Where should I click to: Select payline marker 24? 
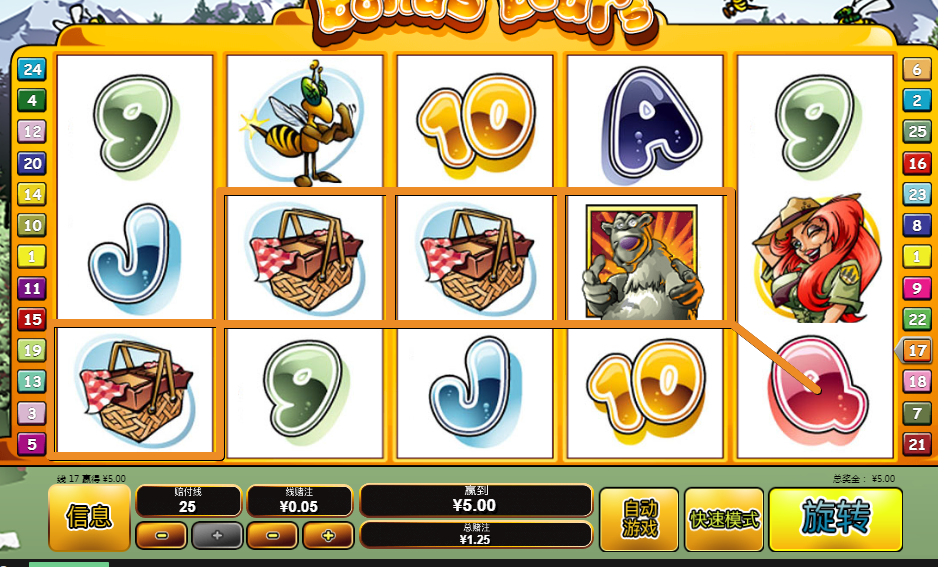(32, 69)
